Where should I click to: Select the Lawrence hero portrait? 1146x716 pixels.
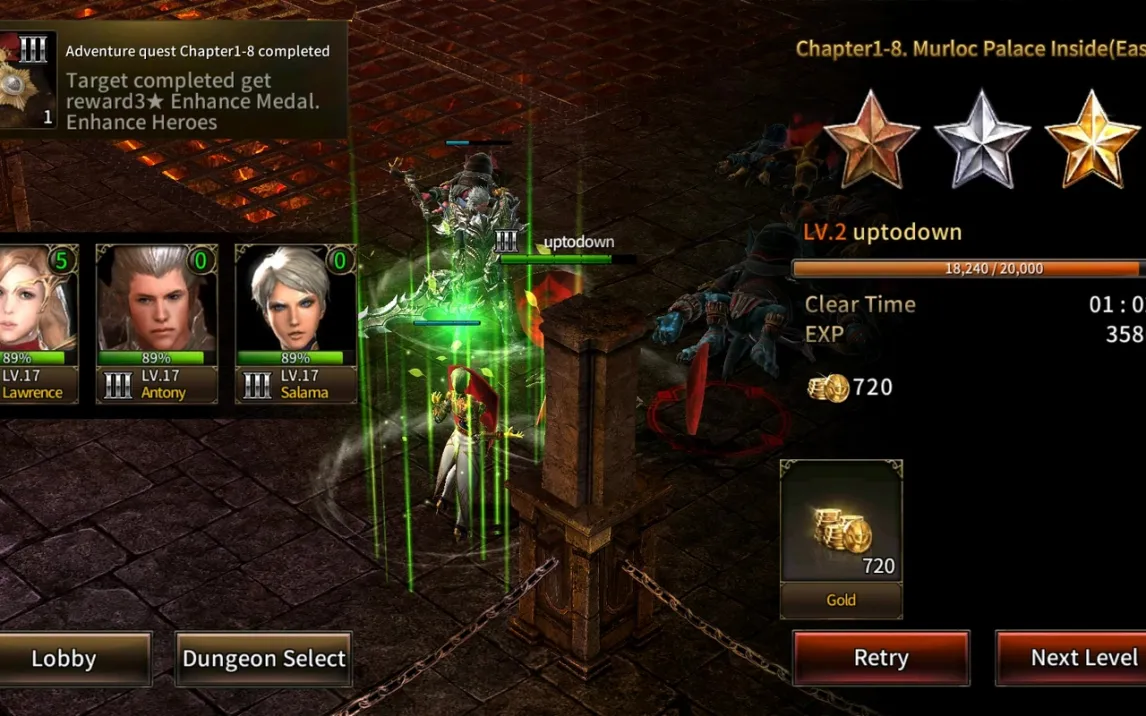click(37, 320)
